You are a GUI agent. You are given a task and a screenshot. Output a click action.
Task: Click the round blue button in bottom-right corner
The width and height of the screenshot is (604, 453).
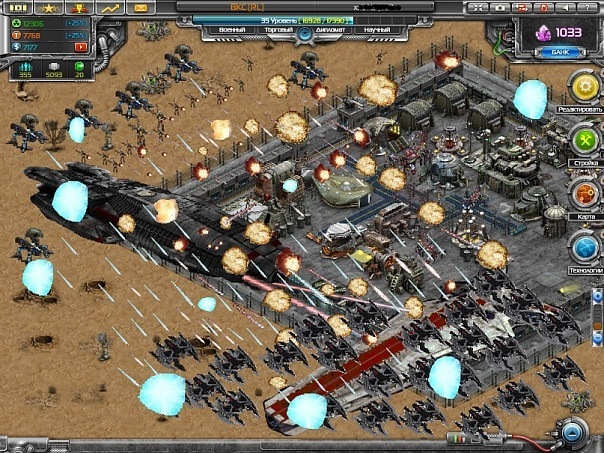coord(572,432)
